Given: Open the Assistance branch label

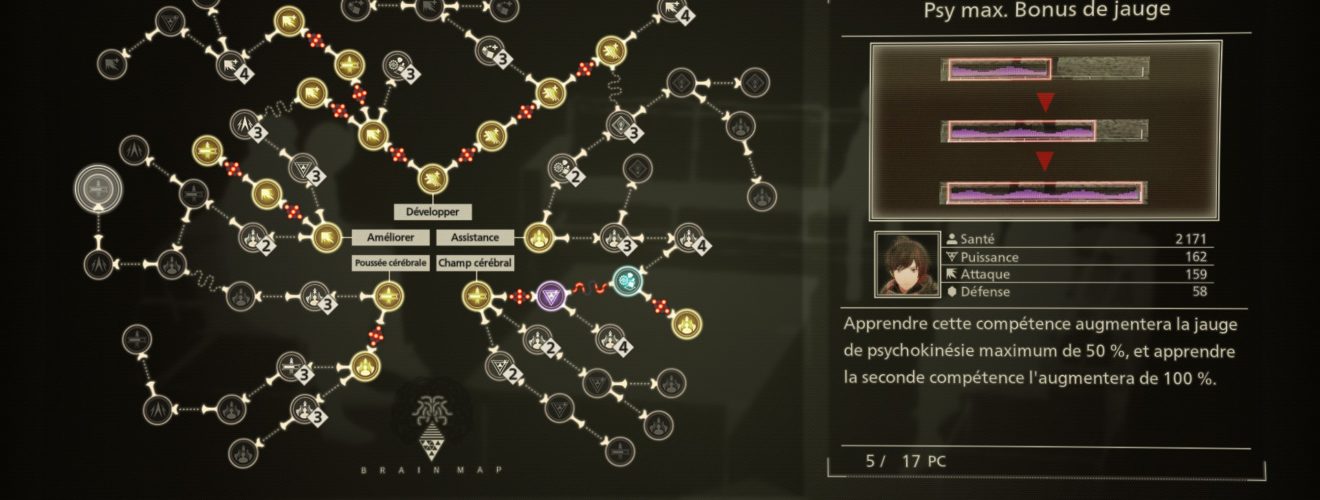Looking at the screenshot, I should click(x=475, y=238).
